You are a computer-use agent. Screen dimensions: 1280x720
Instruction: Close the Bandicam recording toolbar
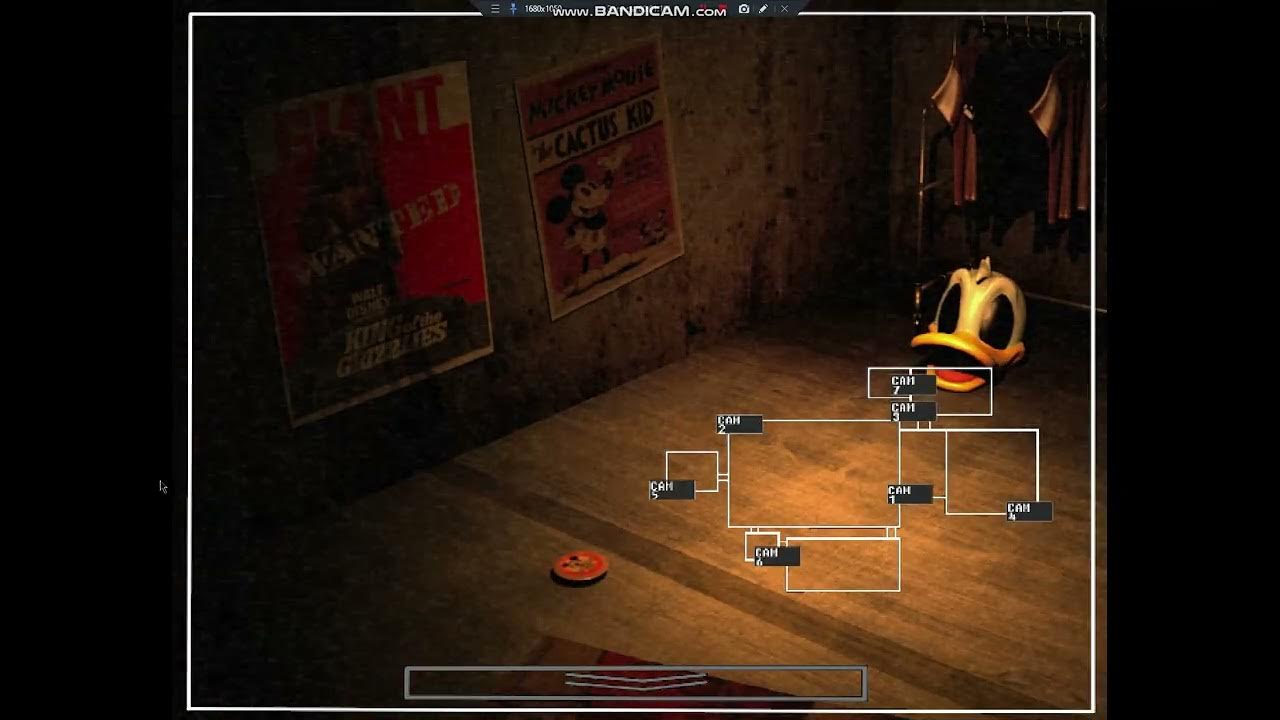(x=784, y=9)
